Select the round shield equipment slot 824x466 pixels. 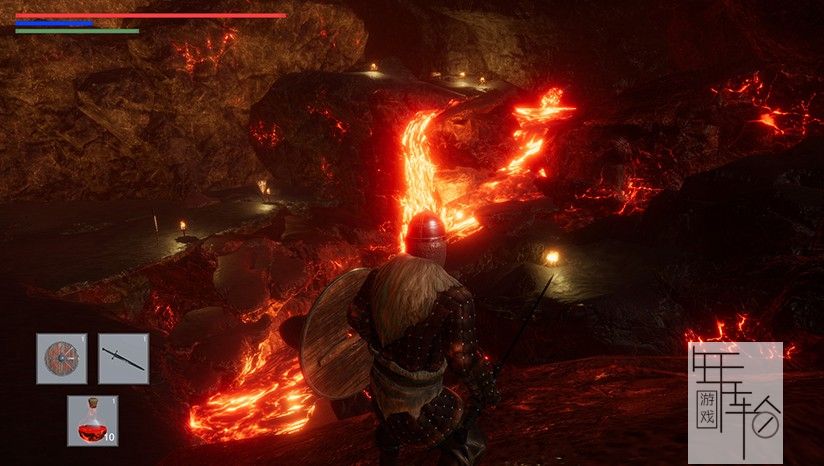(x=62, y=359)
